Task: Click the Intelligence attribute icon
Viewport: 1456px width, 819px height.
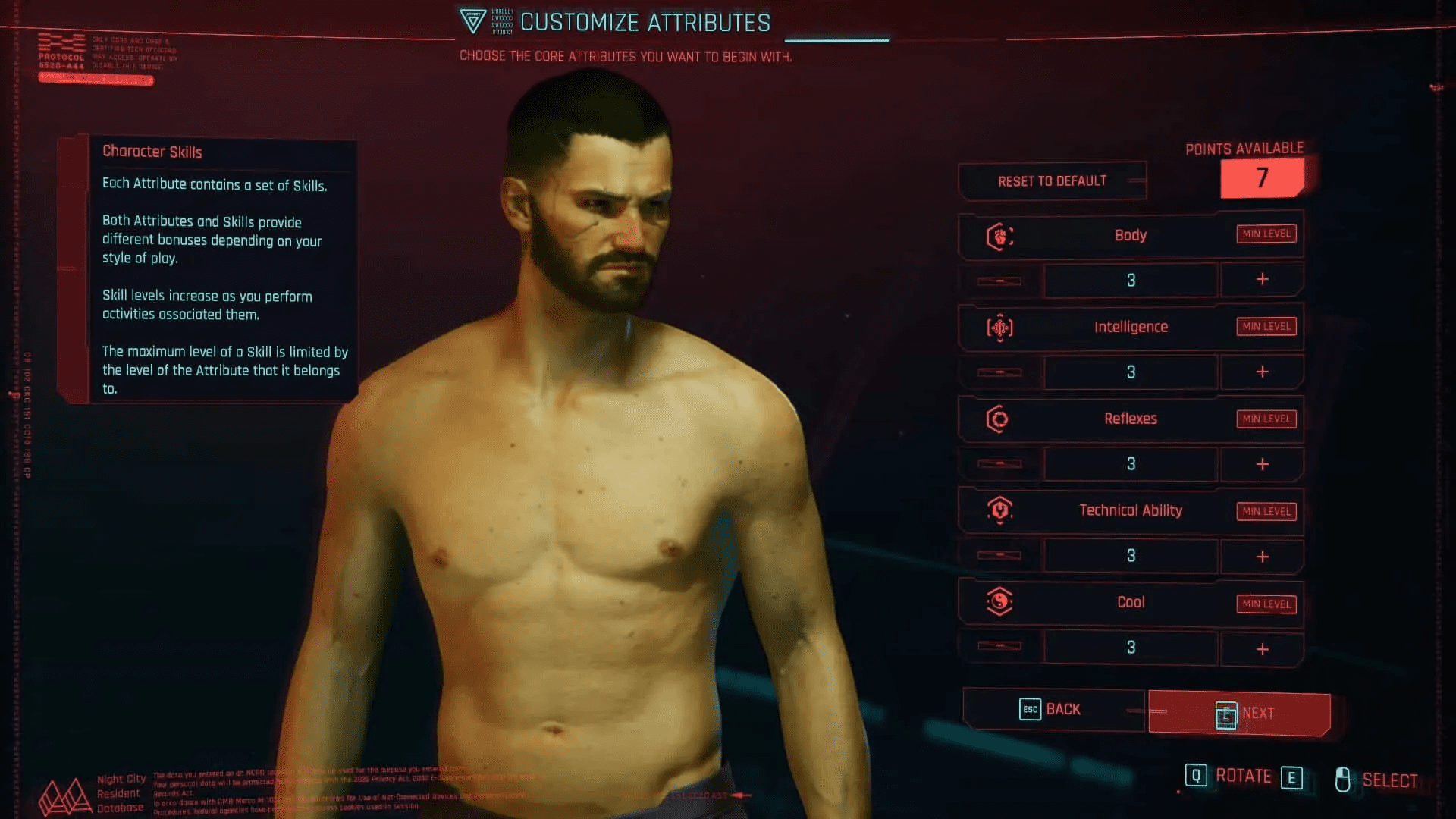Action: [999, 327]
